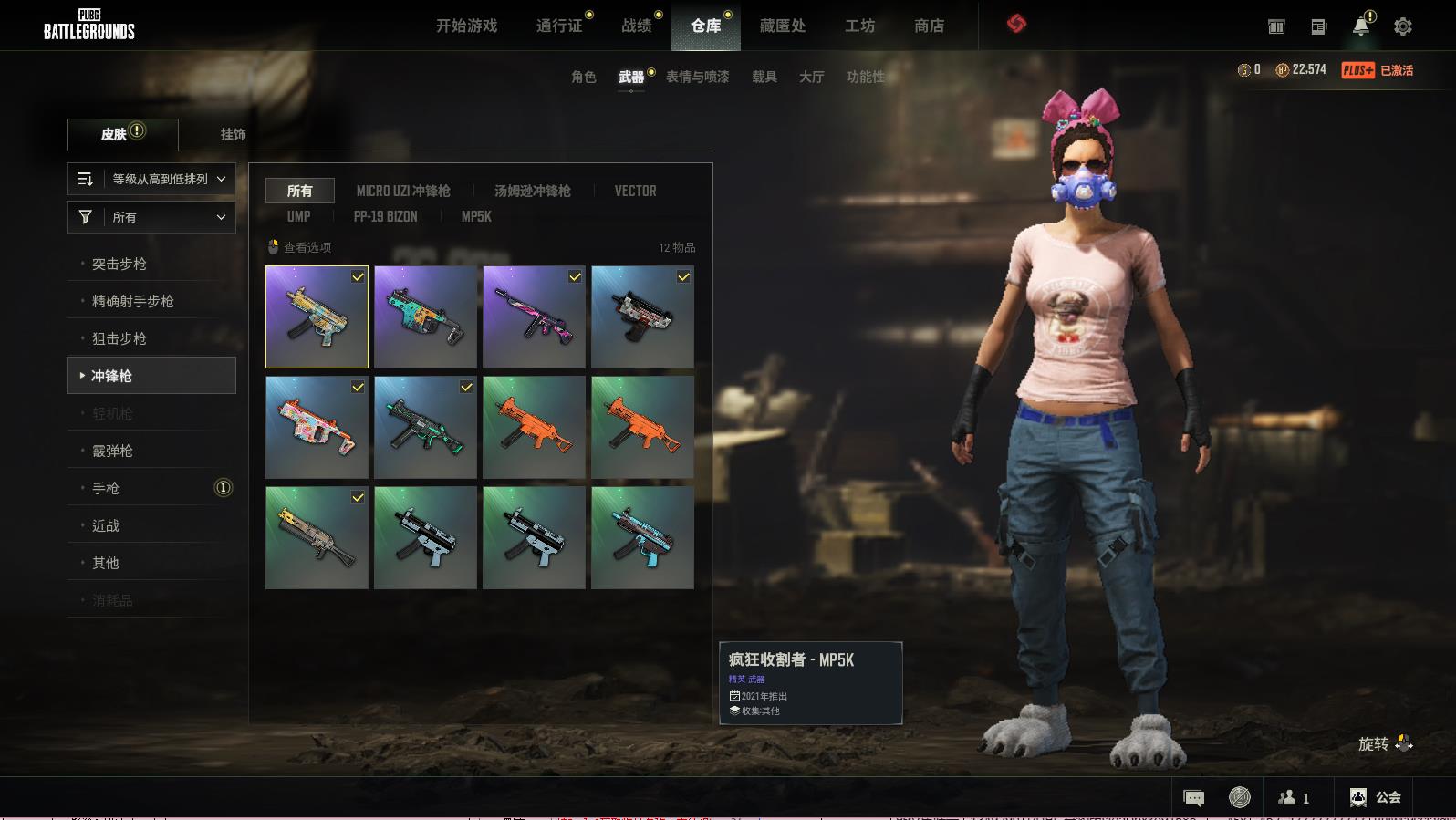The image size is (1456, 820).
Task: Select the 载具 vehicle tab
Action: (x=764, y=77)
